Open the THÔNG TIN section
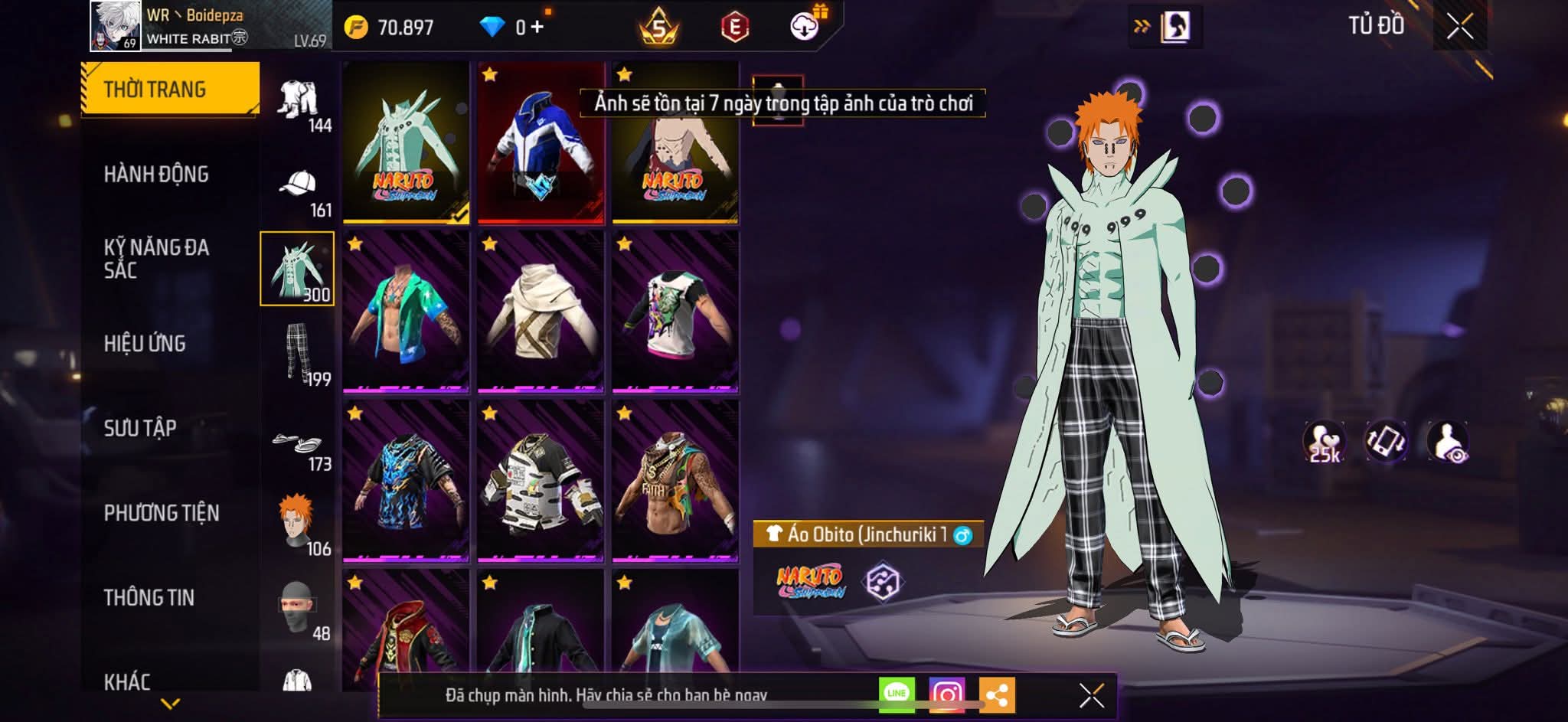1568x722 pixels. point(149,597)
